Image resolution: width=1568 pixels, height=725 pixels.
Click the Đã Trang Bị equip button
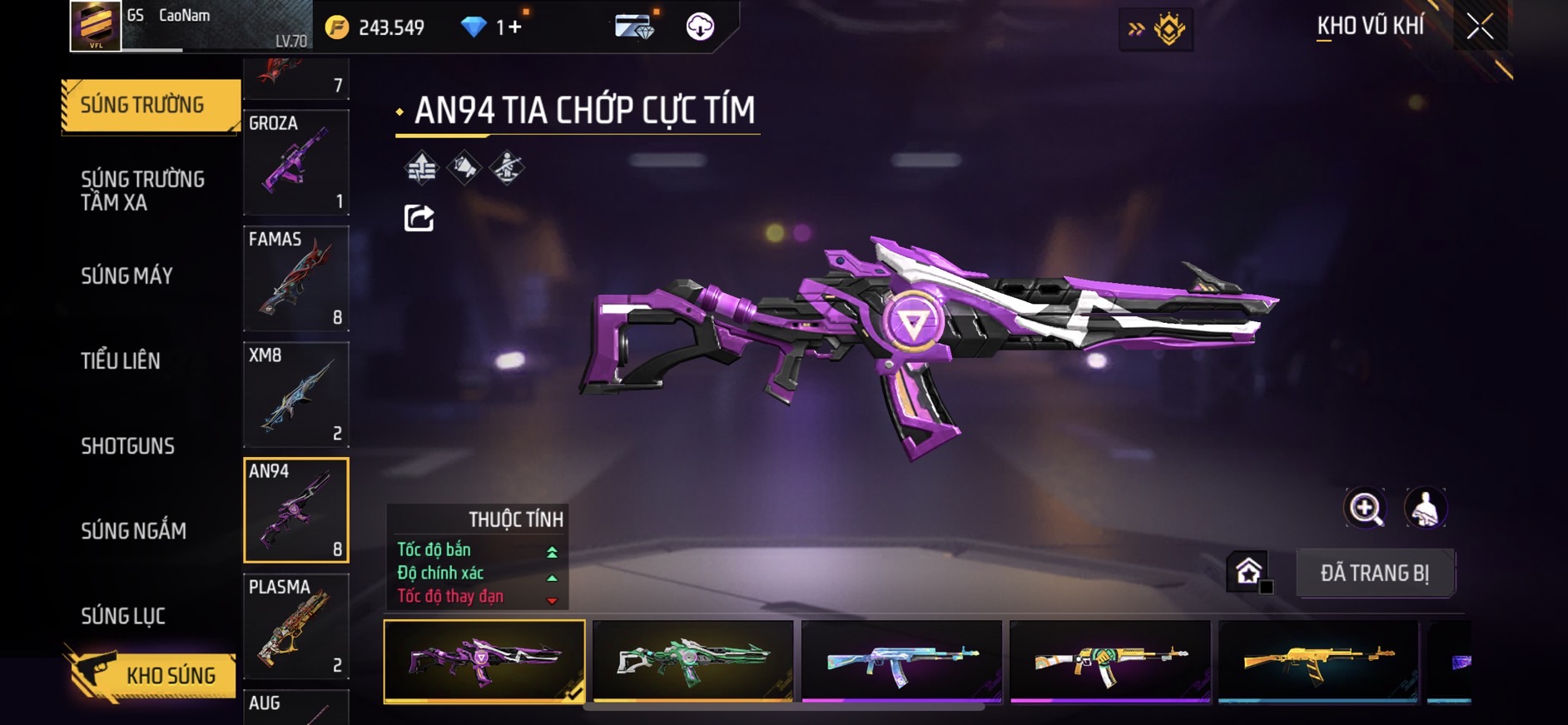1374,573
